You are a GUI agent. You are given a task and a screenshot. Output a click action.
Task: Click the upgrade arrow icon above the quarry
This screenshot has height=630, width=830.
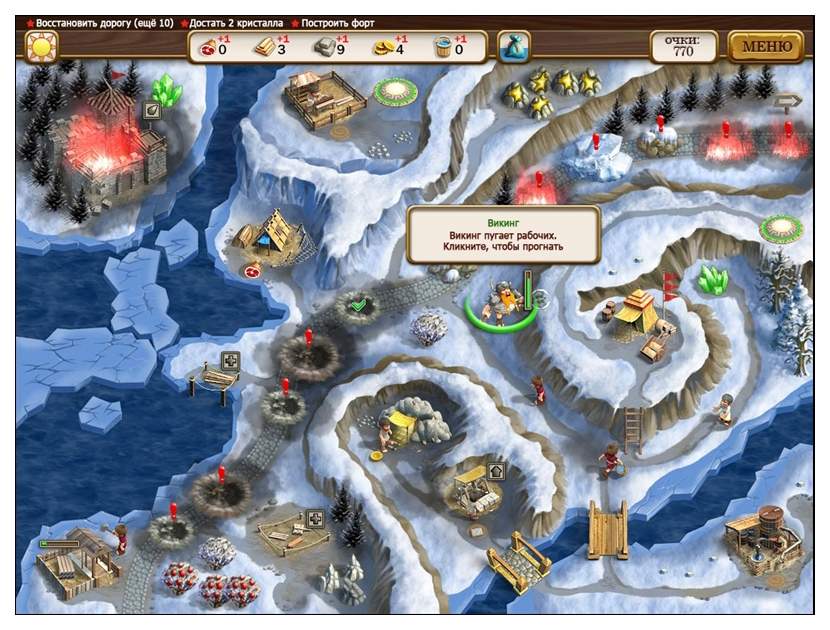[x=497, y=470]
